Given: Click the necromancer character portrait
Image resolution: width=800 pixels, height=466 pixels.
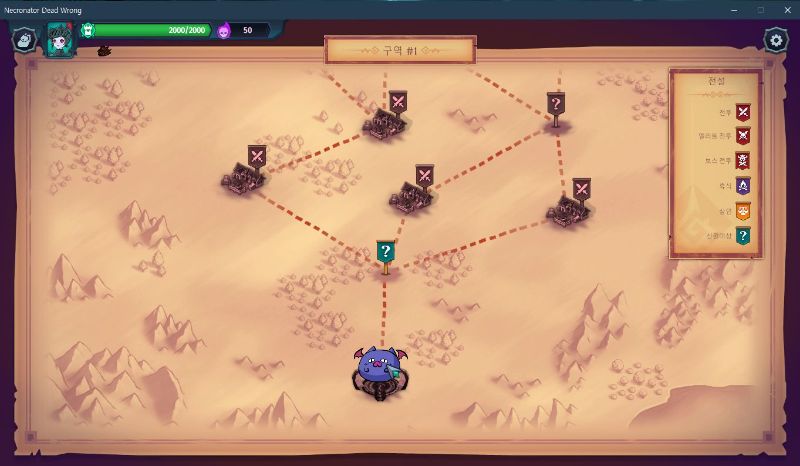Looking at the screenshot, I should (x=60, y=41).
